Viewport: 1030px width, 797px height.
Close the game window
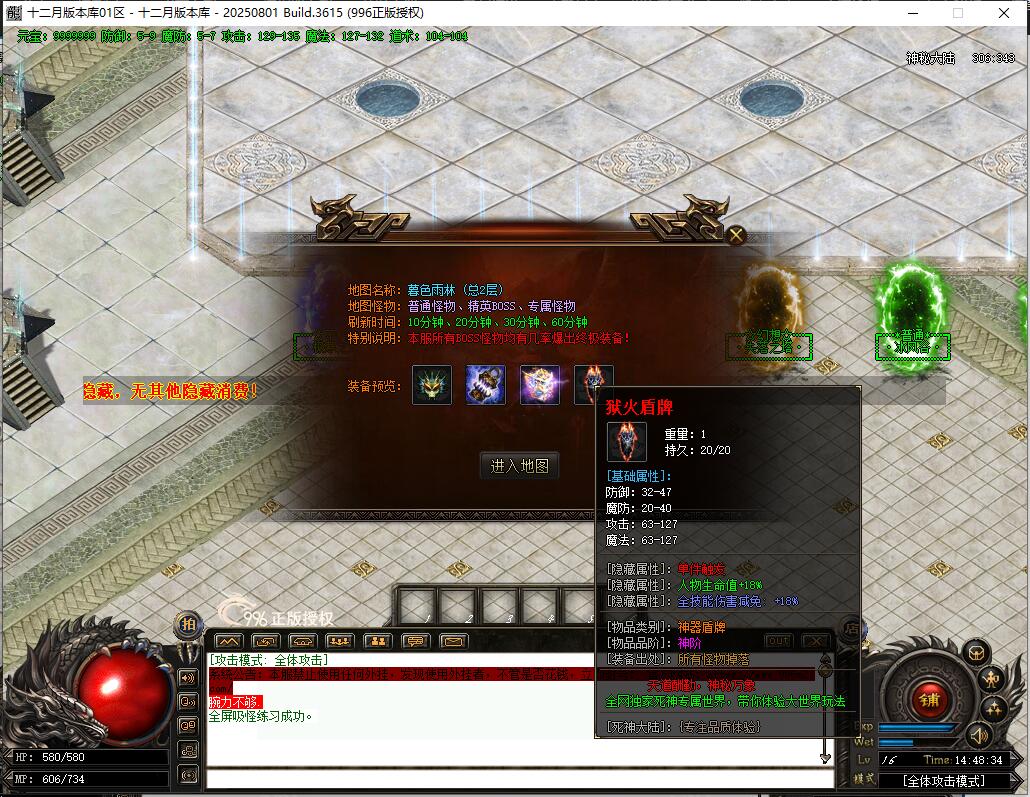(1003, 13)
